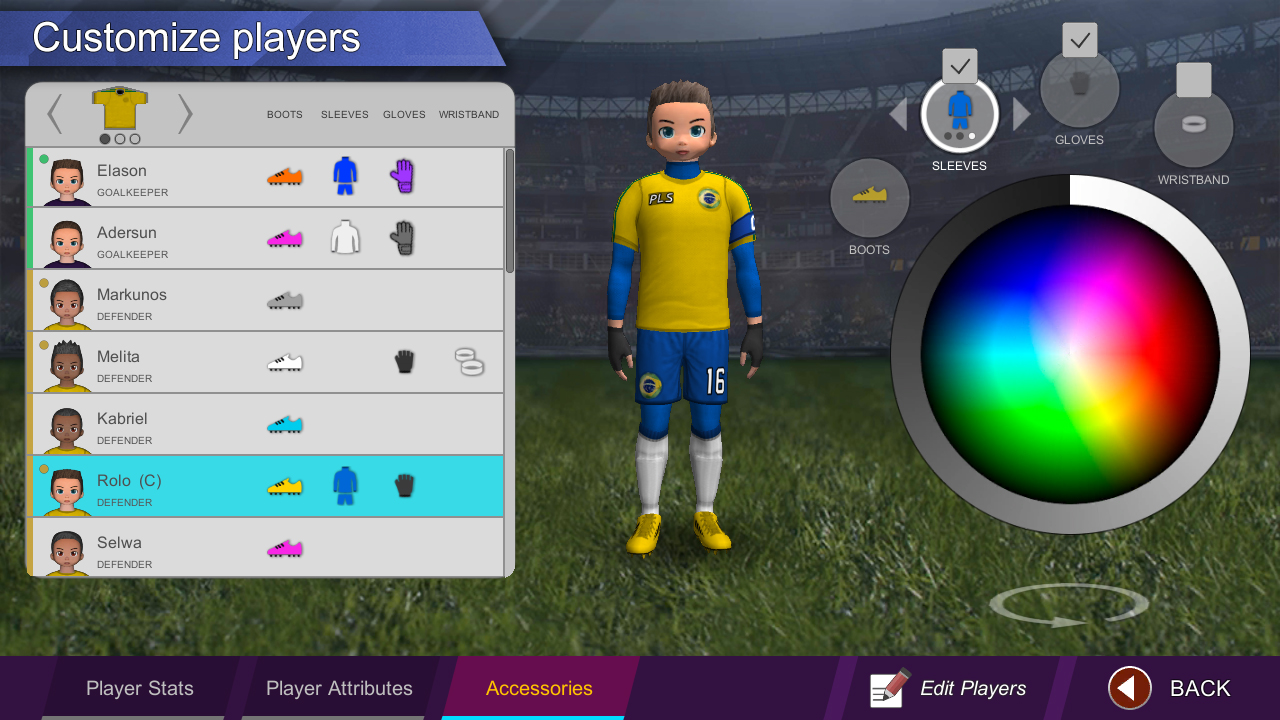Select Kabriel's cyan boots icon

point(286,423)
